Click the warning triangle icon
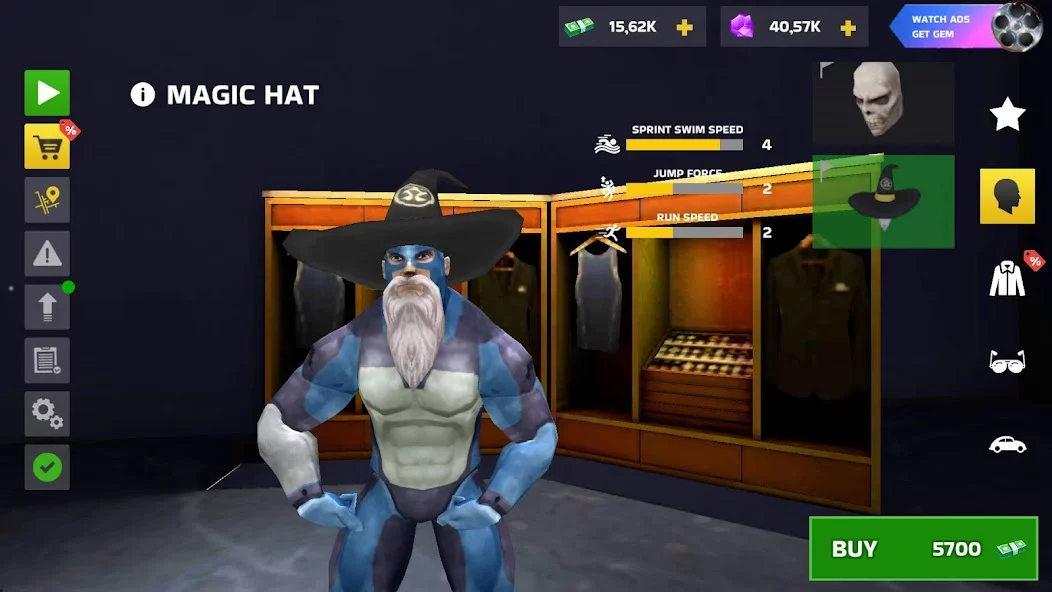1052x592 pixels. [x=47, y=253]
